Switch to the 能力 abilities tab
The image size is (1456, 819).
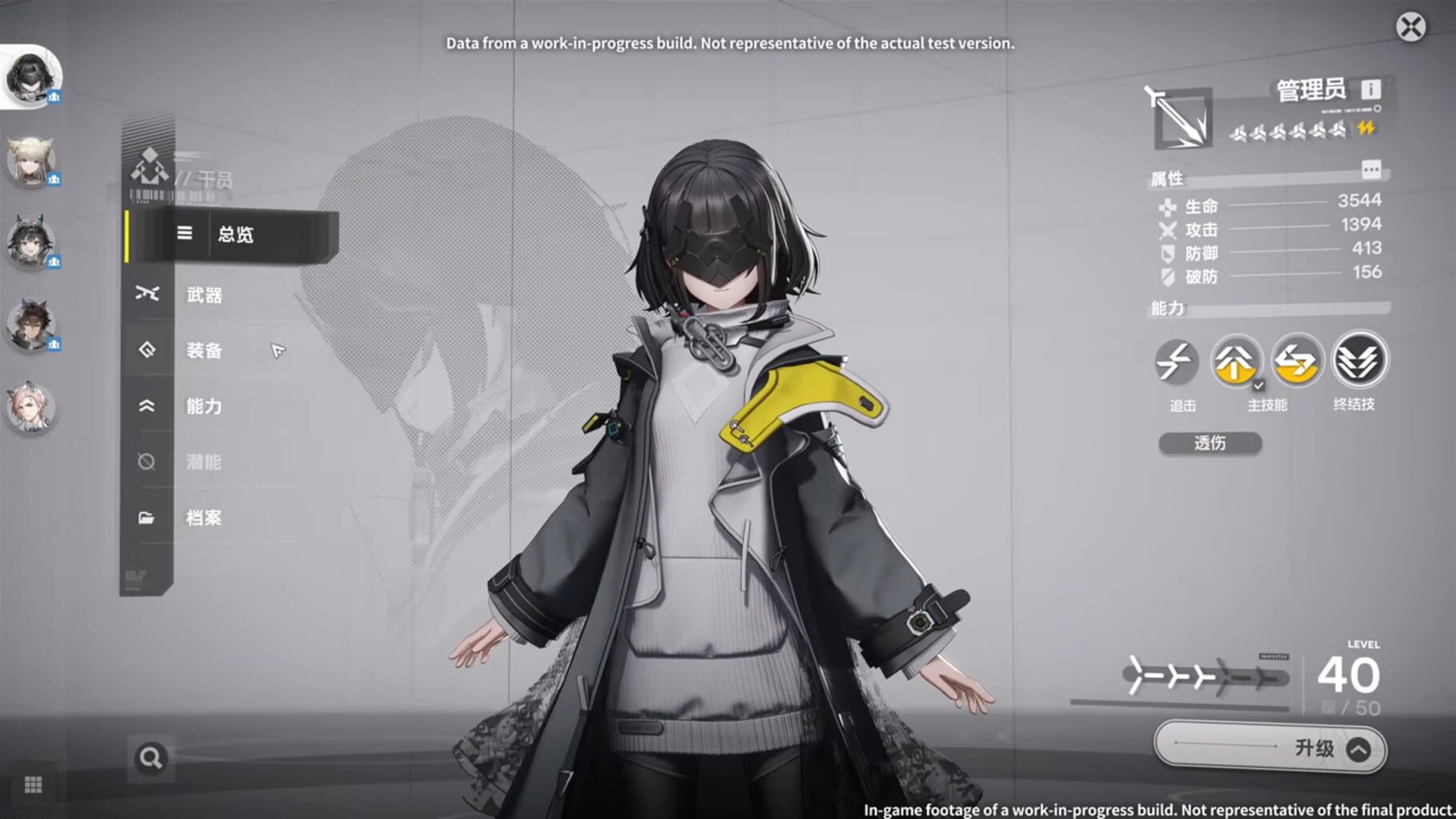[x=146, y=406]
